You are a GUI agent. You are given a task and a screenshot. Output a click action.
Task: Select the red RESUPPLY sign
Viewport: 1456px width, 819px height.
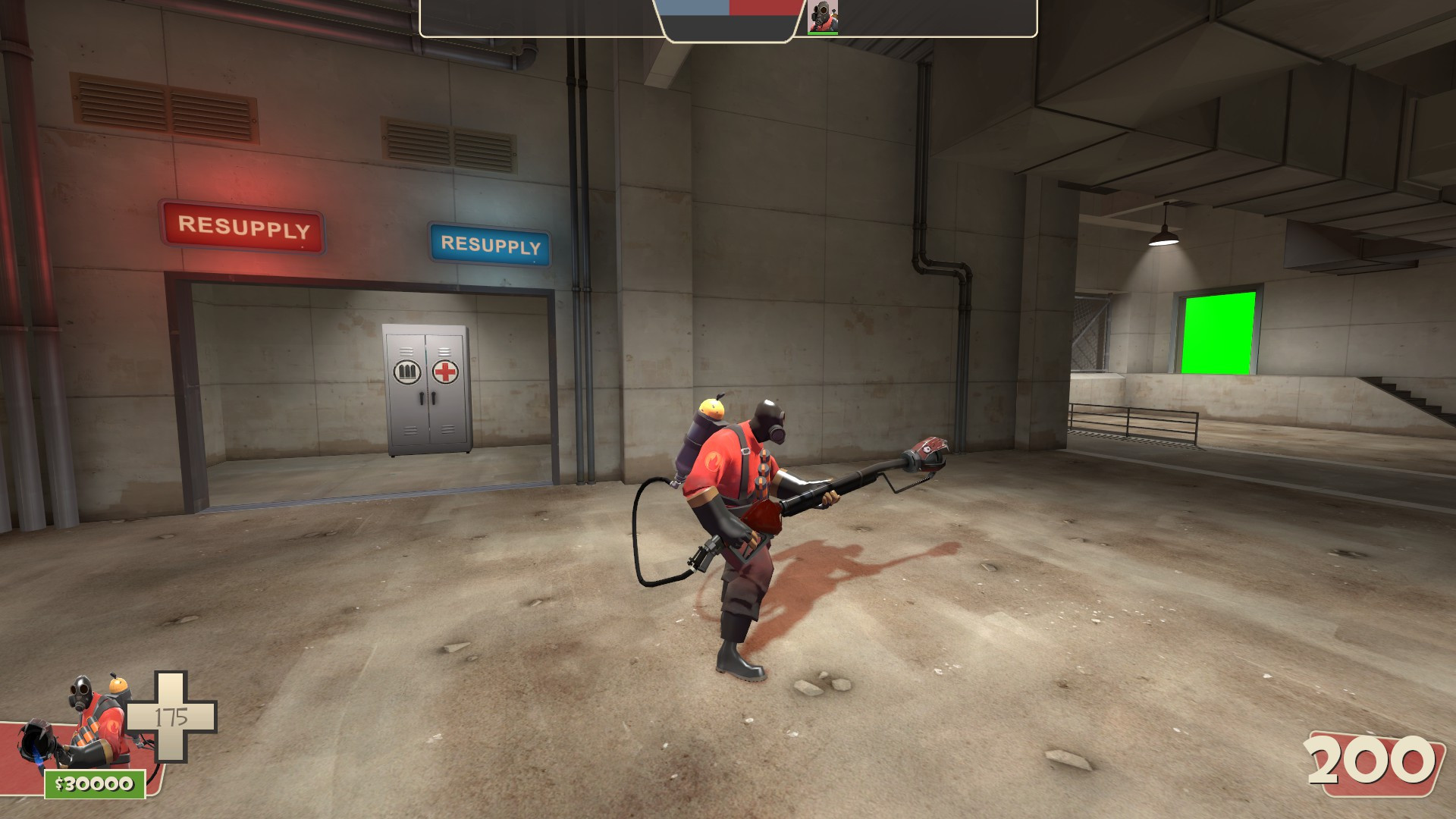(x=244, y=226)
